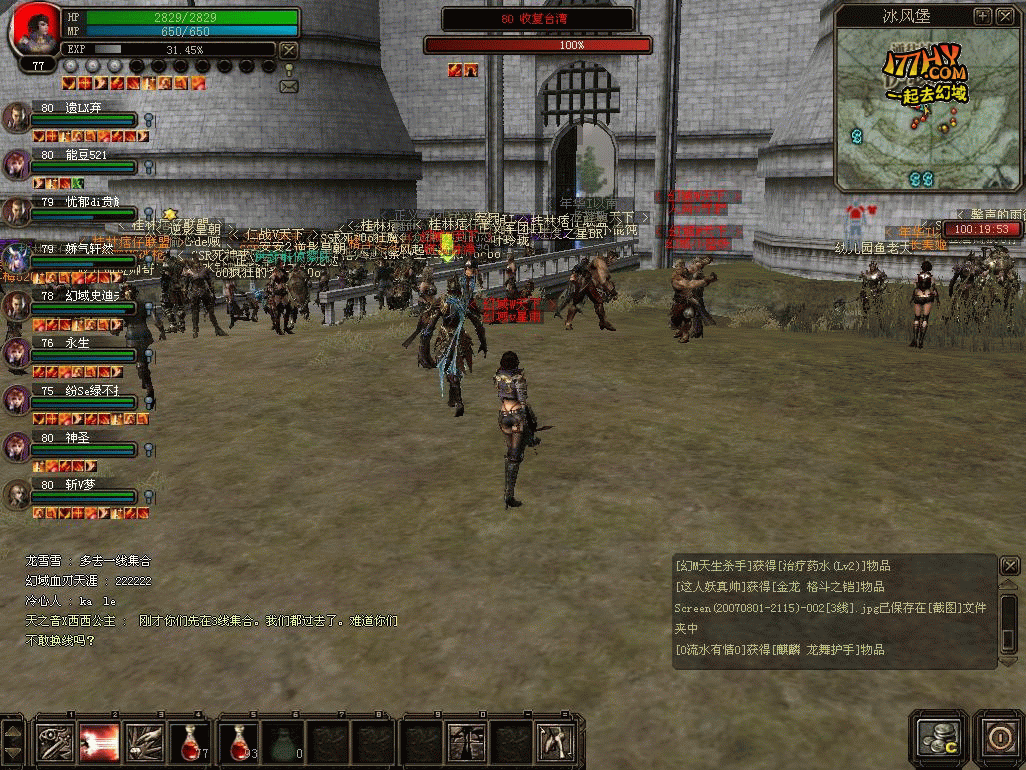Select party member 斩V梦
The image size is (1026, 770).
click(17, 494)
